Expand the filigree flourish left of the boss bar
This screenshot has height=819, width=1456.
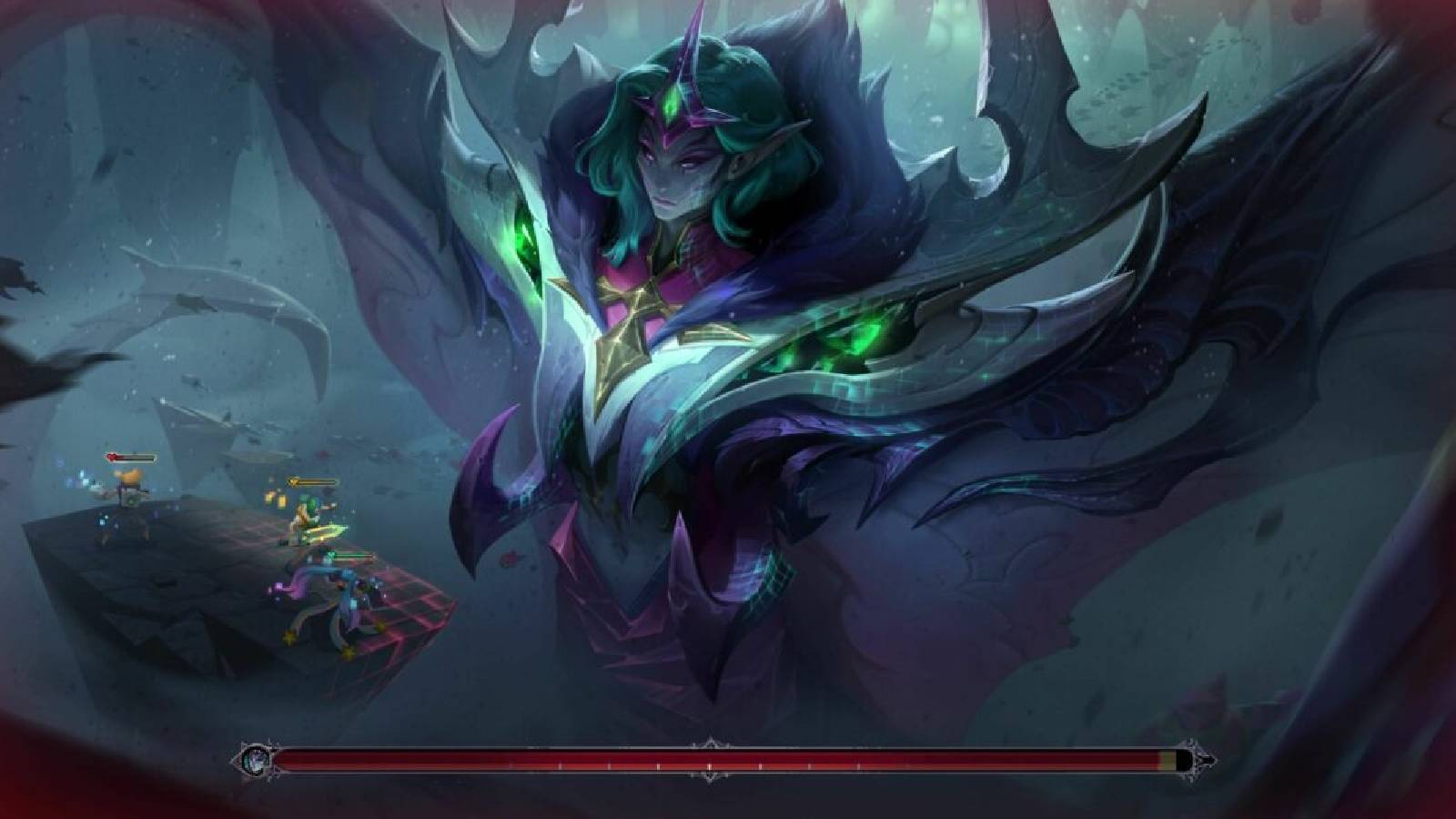pos(275,748)
